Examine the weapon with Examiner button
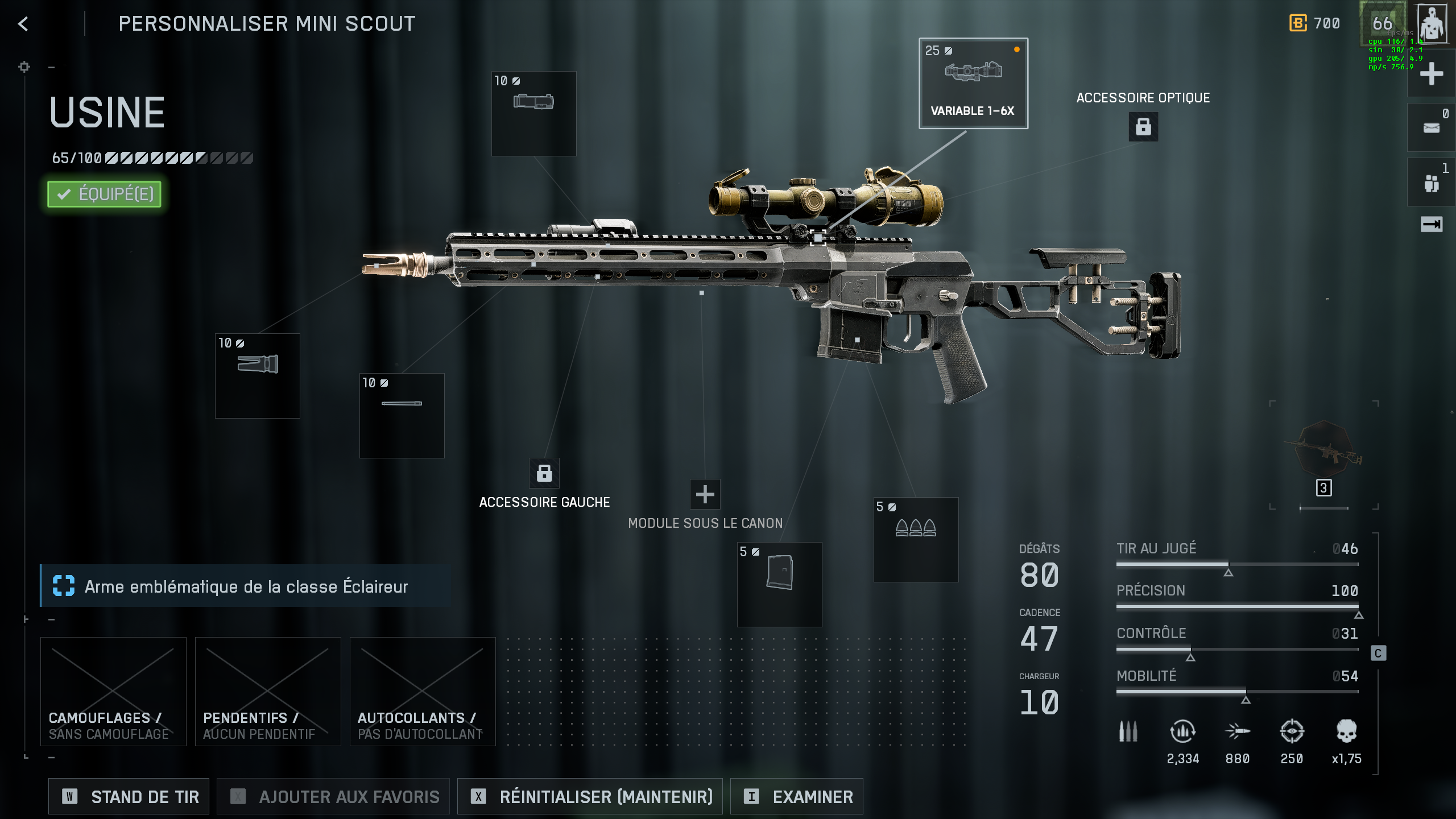This screenshot has width=1456, height=819. coord(796,797)
